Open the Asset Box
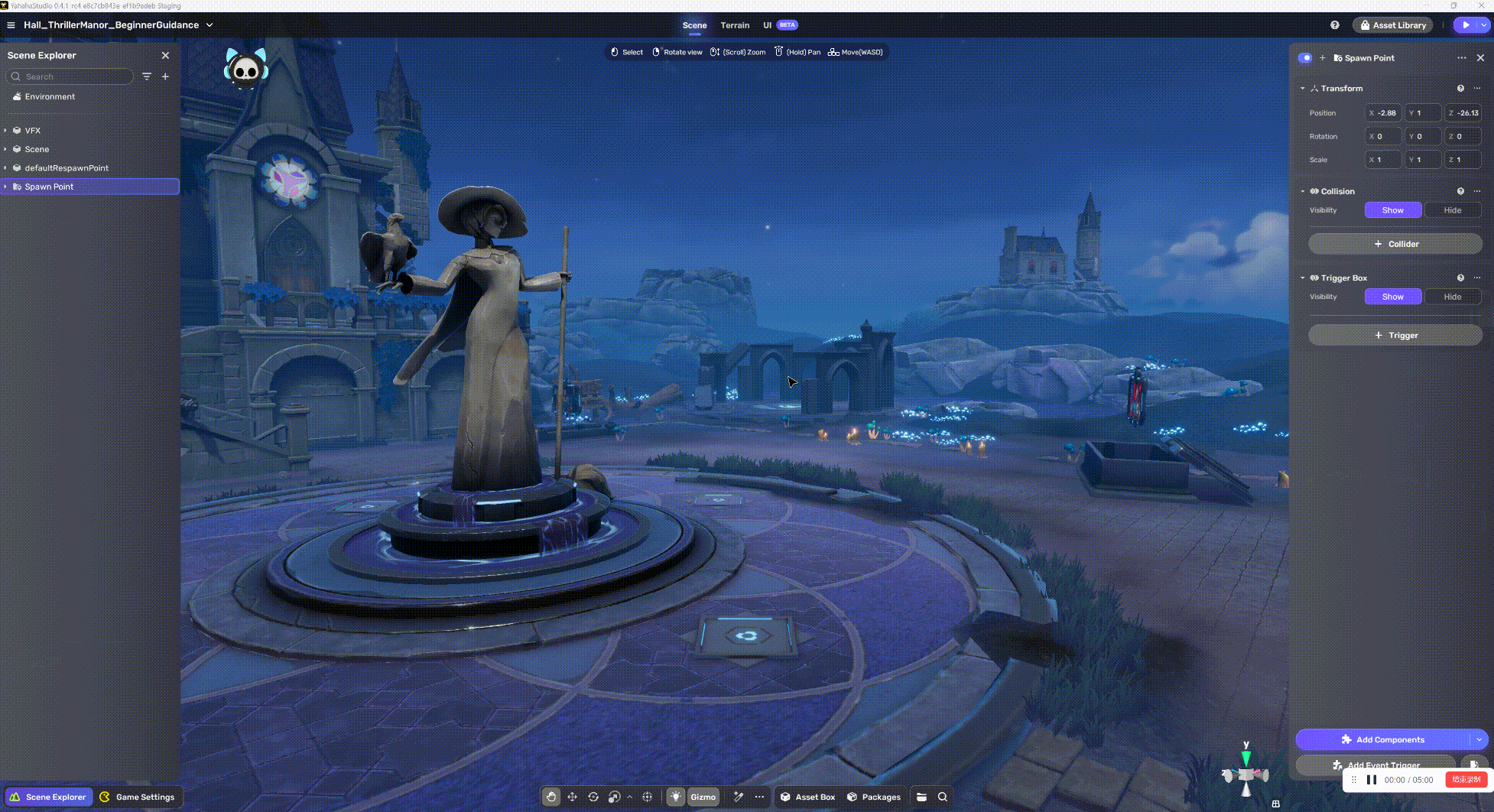The image size is (1494, 812). click(x=807, y=797)
